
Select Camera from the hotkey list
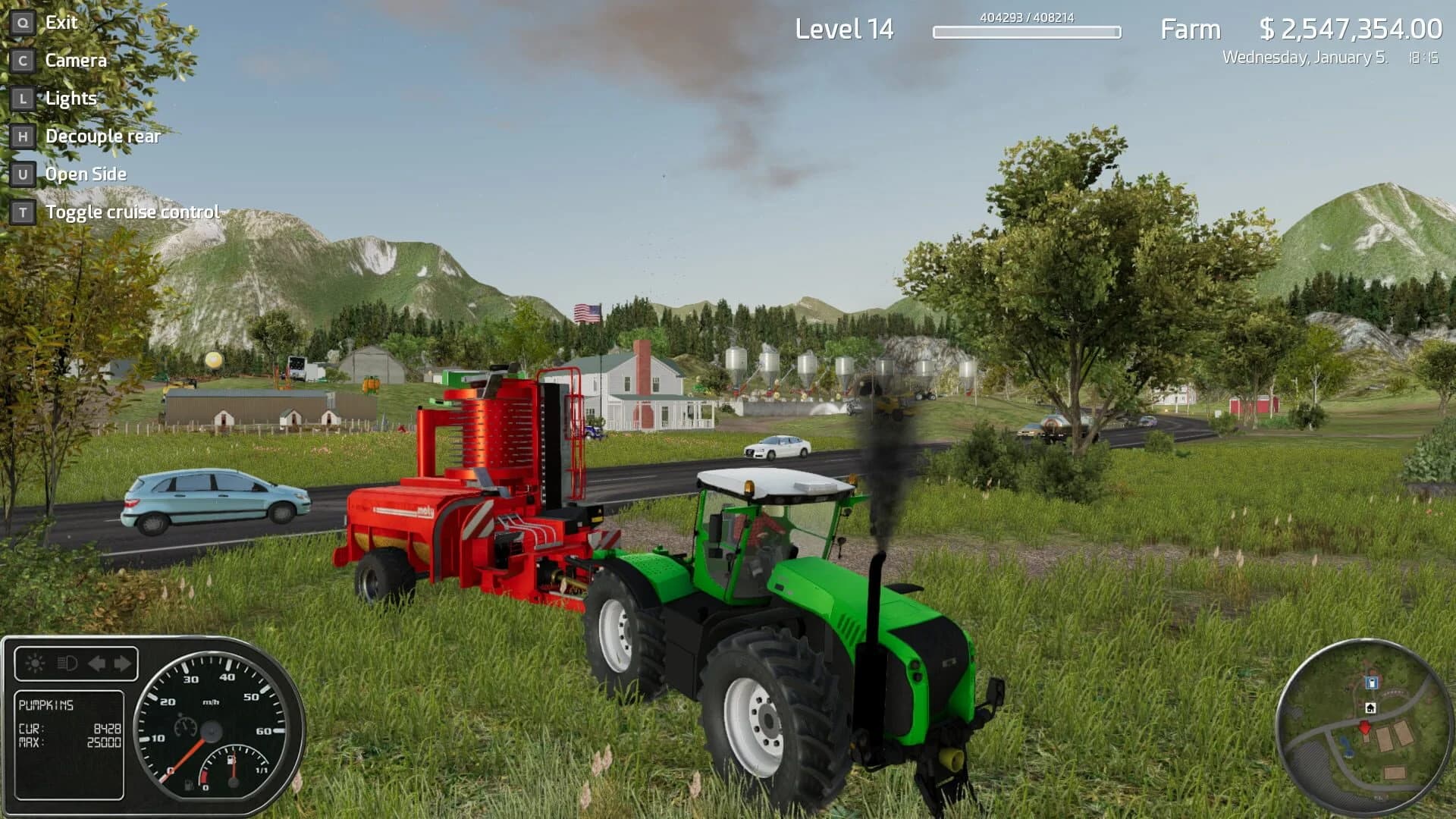click(x=75, y=61)
